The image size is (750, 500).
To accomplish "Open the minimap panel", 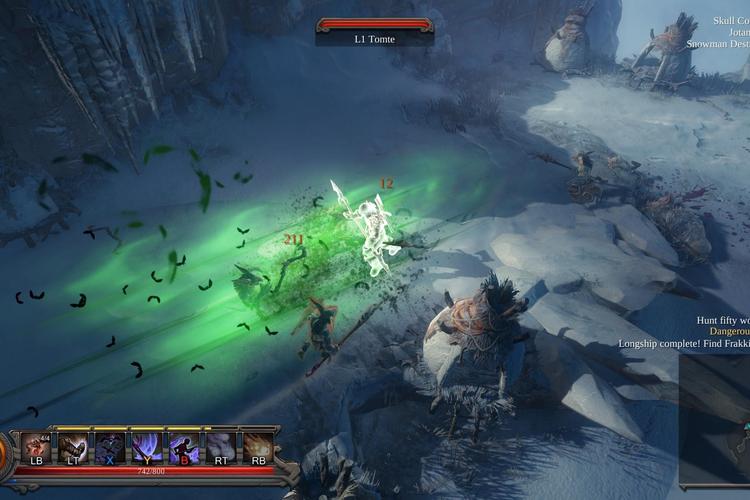I will (x=716, y=420).
